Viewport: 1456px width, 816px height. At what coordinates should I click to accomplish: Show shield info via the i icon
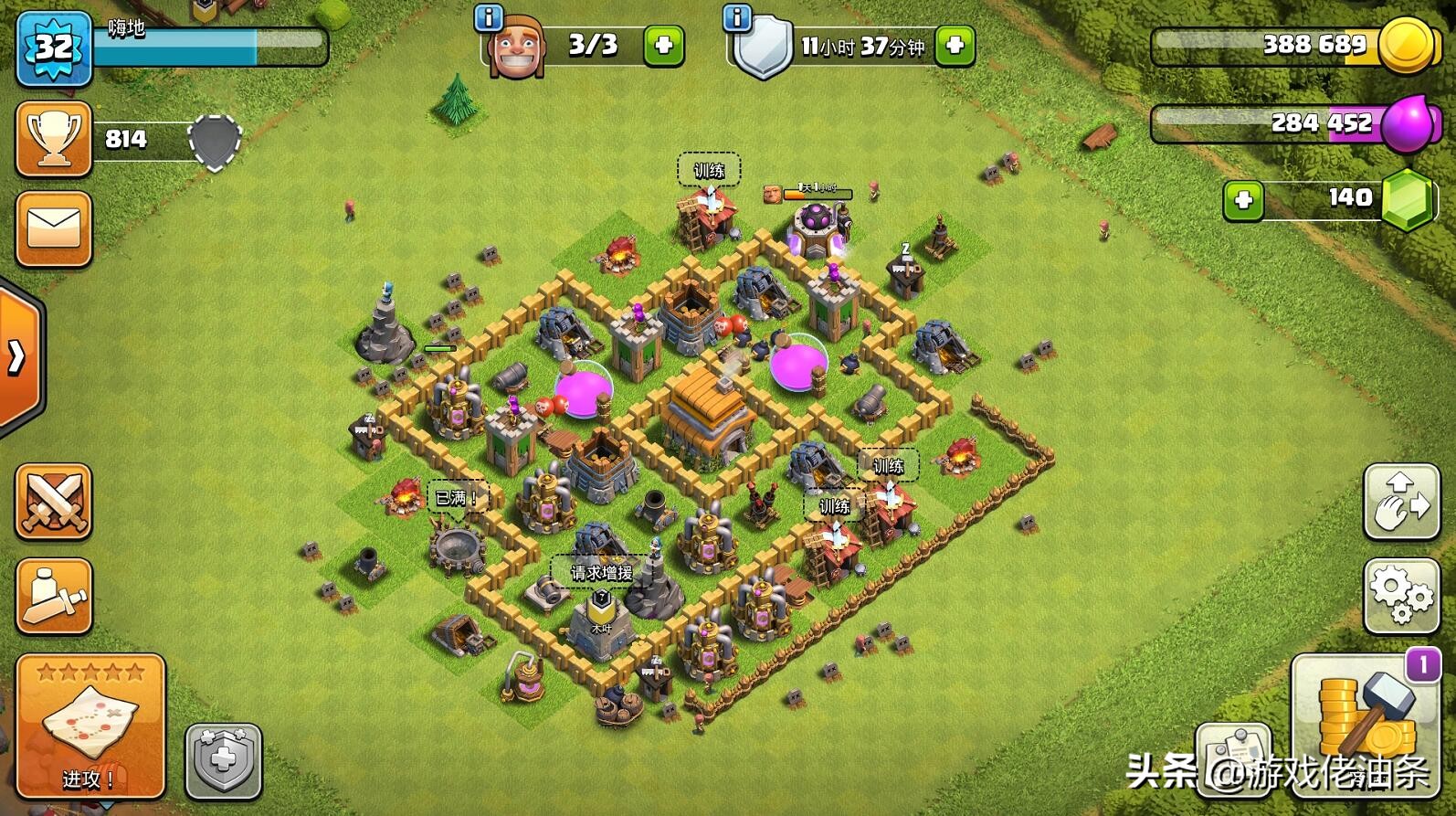[736, 16]
